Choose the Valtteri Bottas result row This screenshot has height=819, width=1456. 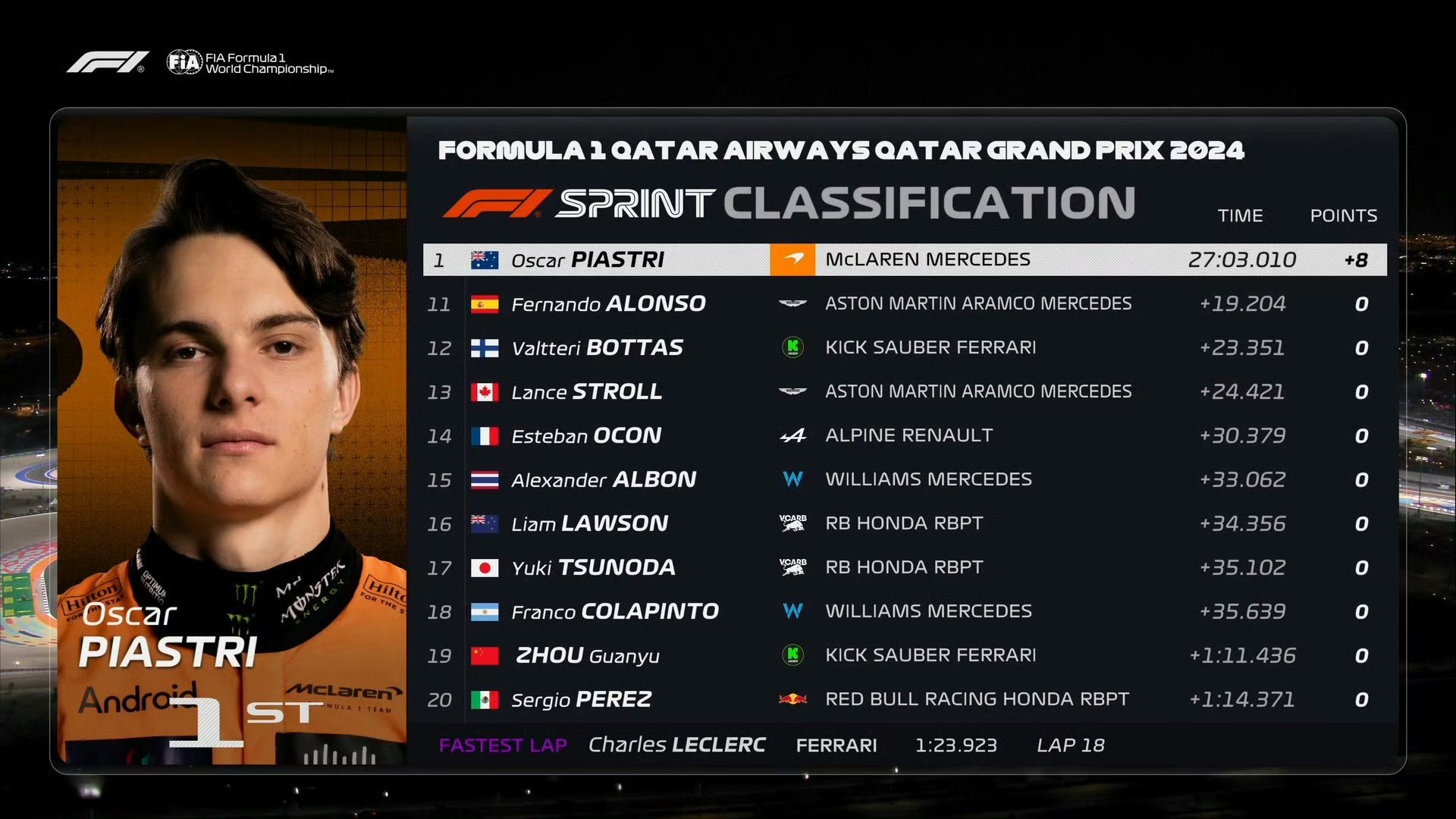coord(904,348)
